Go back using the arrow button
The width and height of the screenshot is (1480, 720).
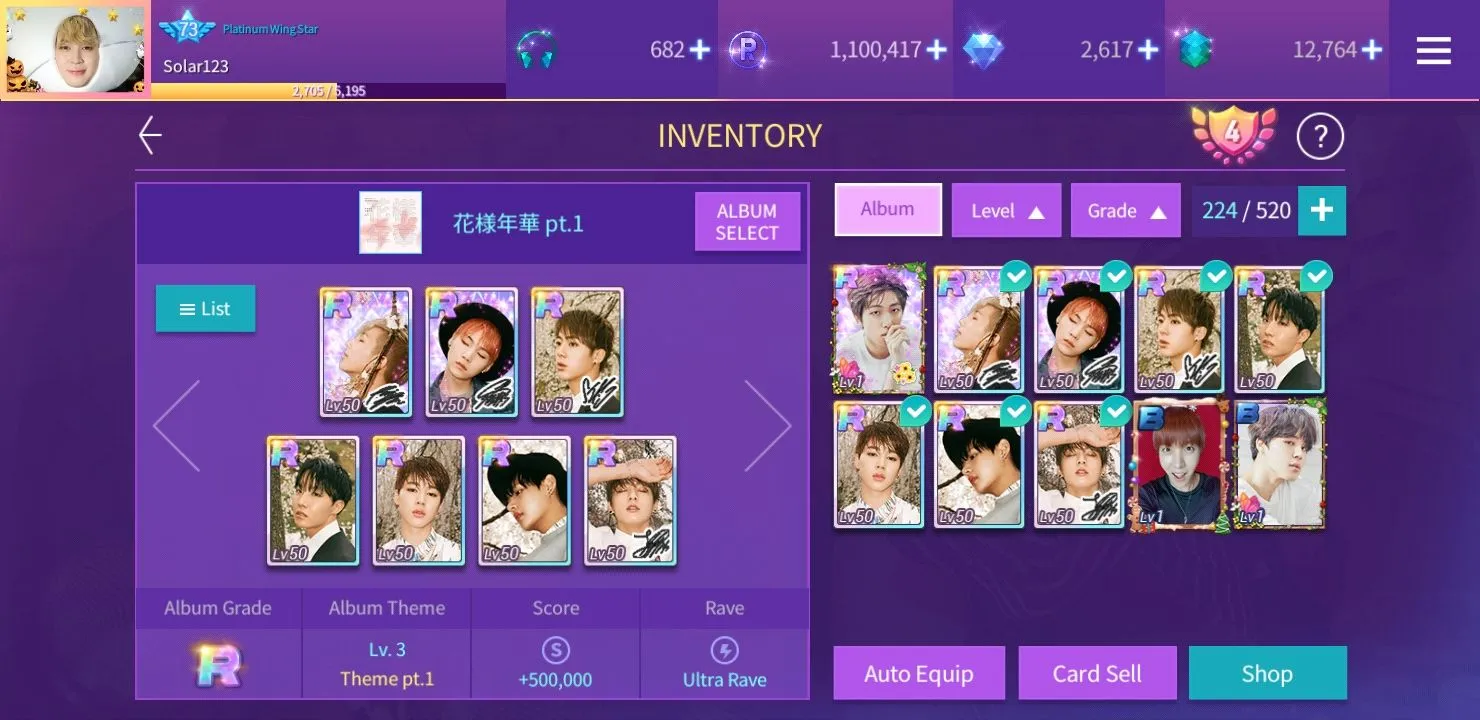150,136
